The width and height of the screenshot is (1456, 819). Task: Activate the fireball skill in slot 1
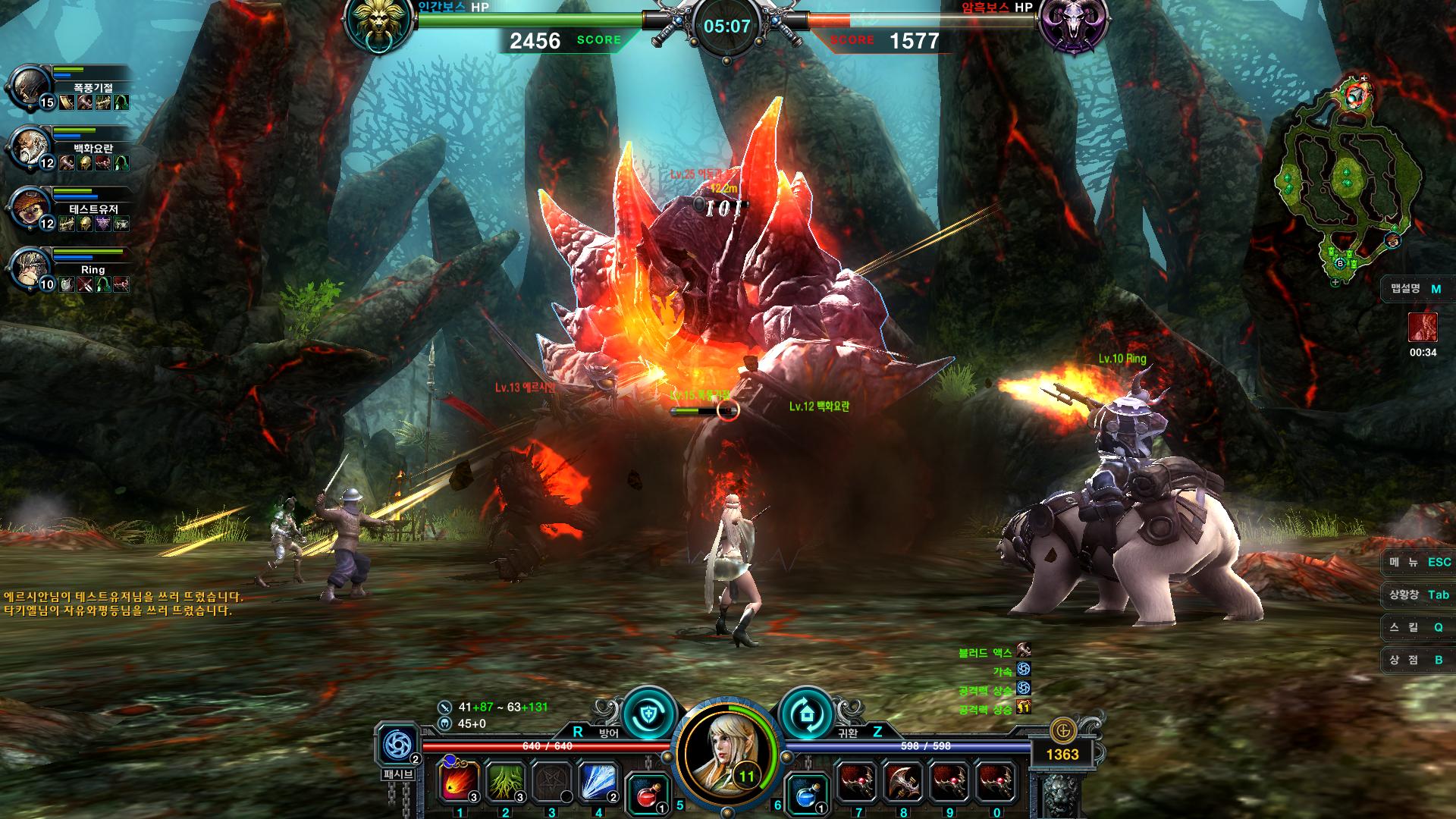coord(460,782)
